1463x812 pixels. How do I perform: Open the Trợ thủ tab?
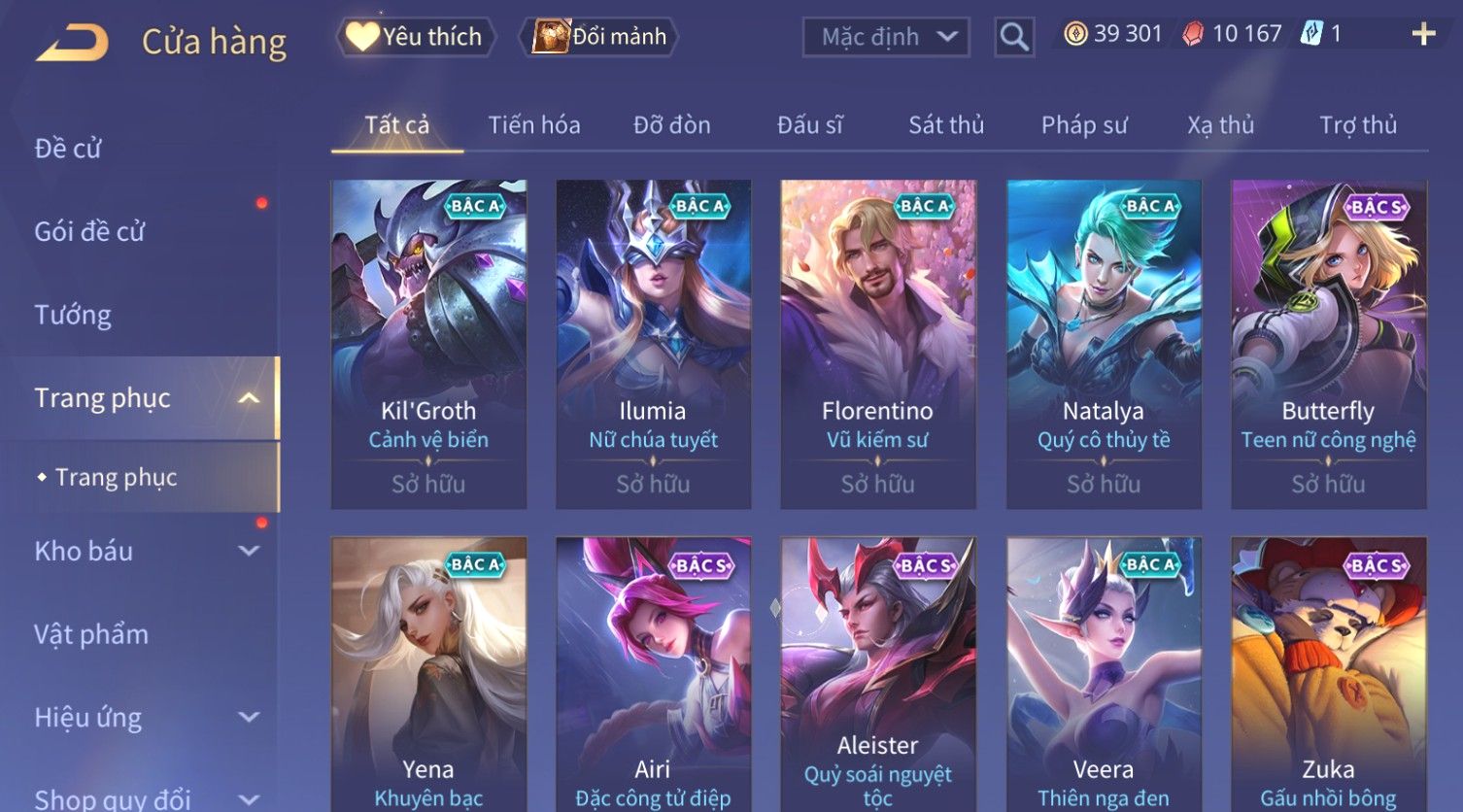1357,125
